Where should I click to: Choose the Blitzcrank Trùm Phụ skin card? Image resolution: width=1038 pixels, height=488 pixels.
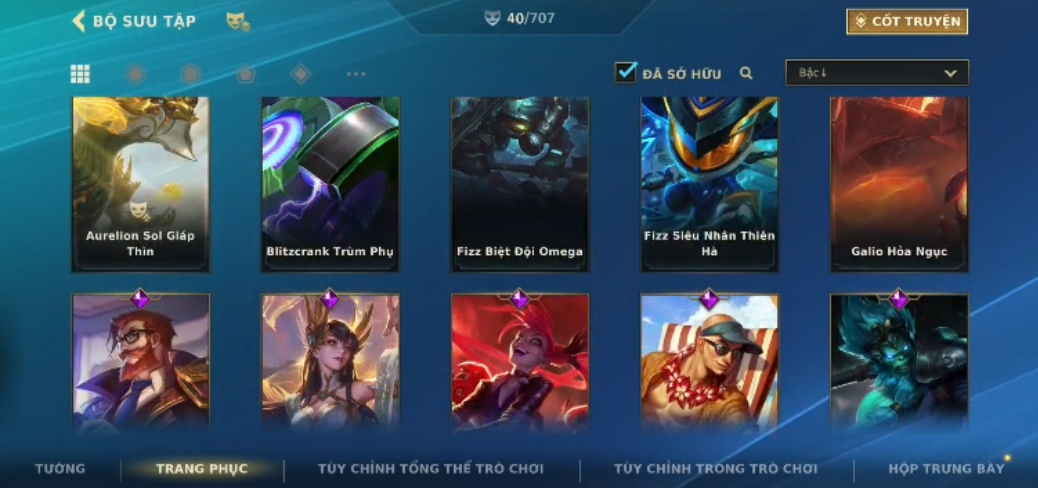[330, 184]
